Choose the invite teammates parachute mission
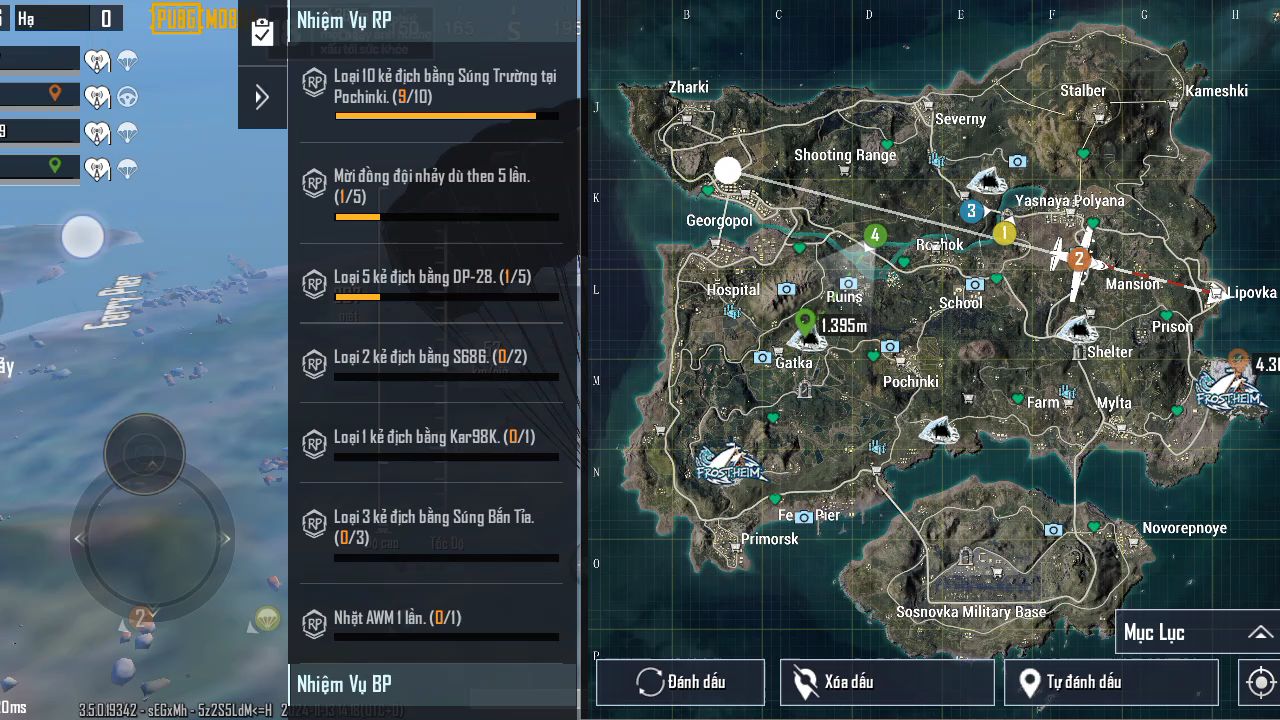Image resolution: width=1280 pixels, height=720 pixels. pyautogui.click(x=432, y=190)
